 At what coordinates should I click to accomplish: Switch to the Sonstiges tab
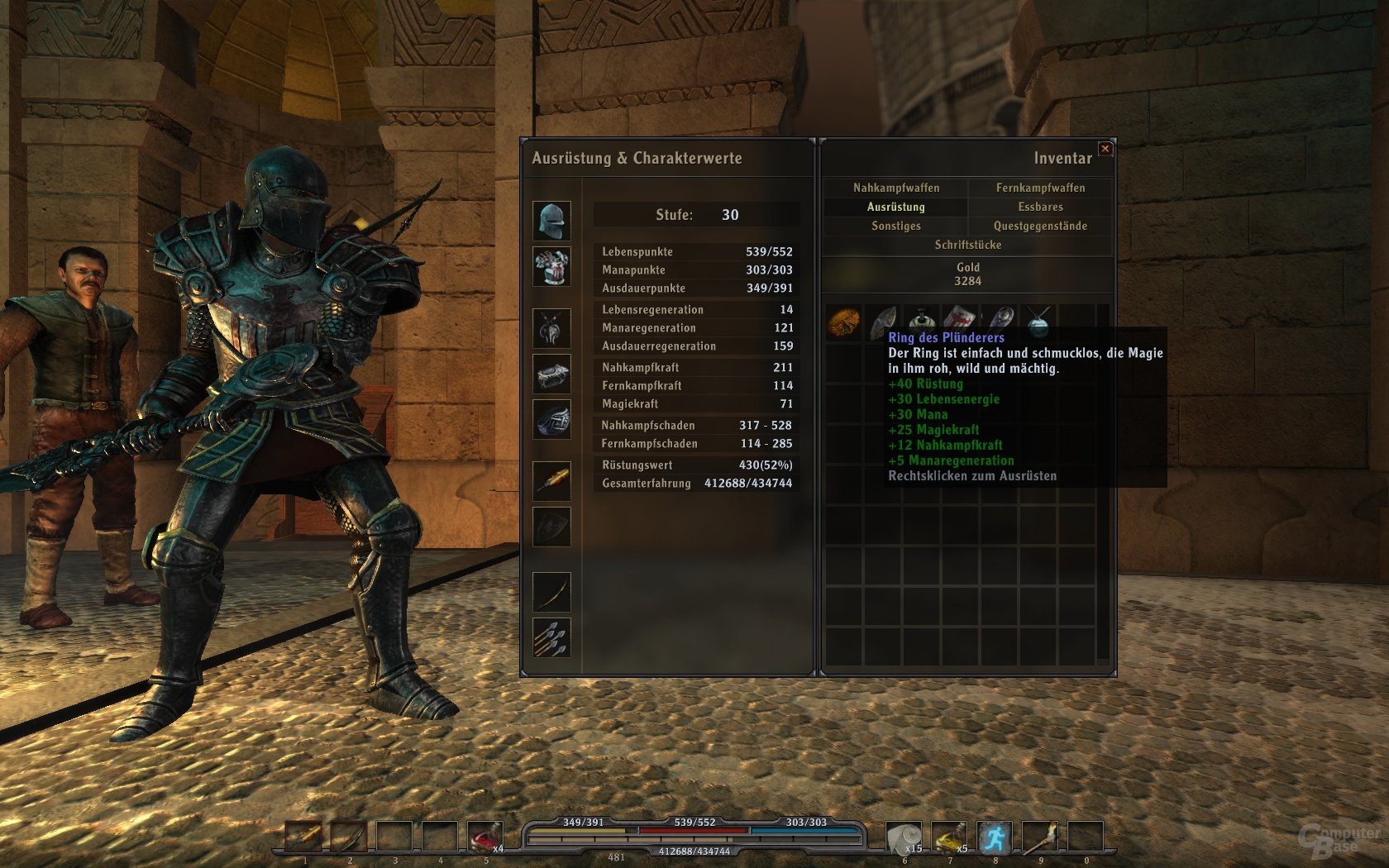click(895, 226)
